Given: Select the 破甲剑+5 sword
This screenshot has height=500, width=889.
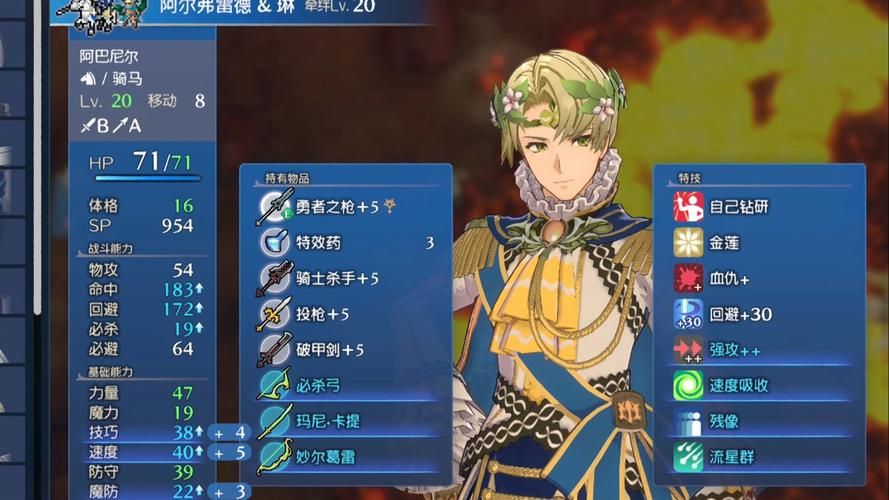Looking at the screenshot, I should point(345,351).
